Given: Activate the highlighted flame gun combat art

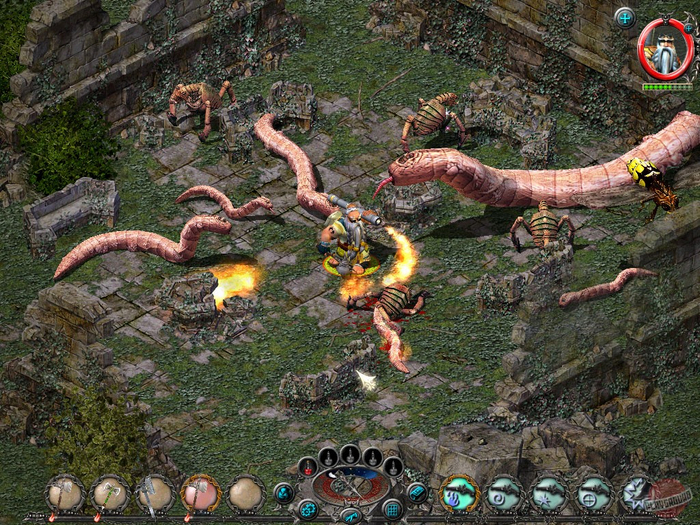Looking at the screenshot, I should coord(460,493).
